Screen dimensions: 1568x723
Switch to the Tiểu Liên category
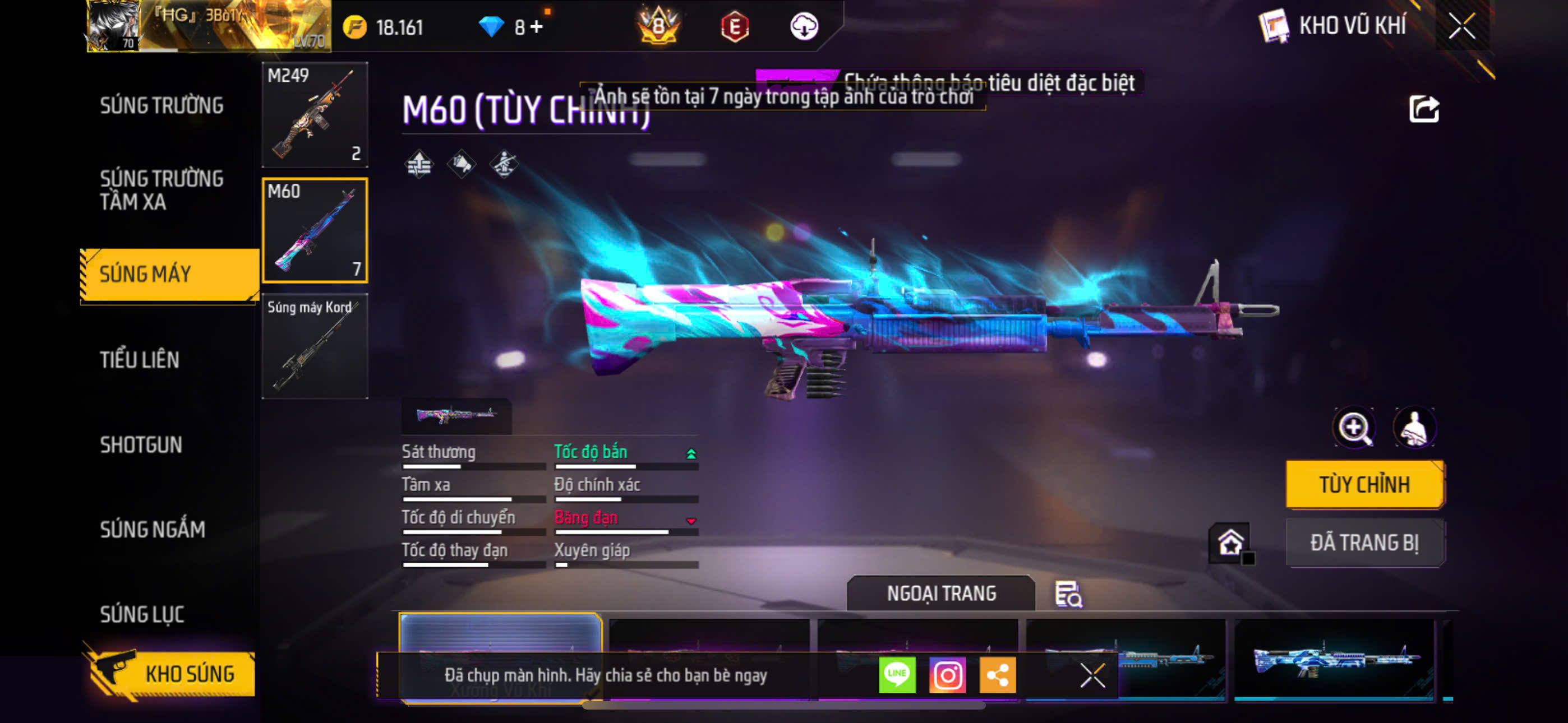(x=140, y=360)
